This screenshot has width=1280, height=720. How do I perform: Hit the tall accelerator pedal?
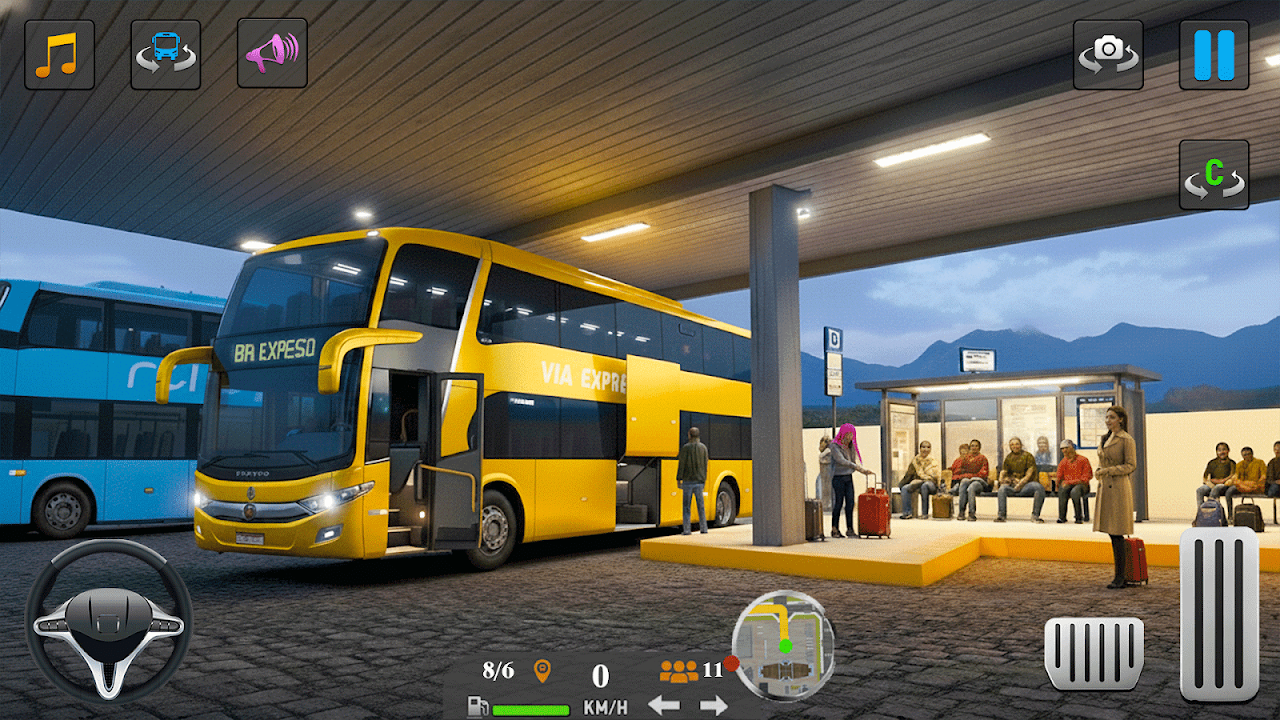(1219, 613)
